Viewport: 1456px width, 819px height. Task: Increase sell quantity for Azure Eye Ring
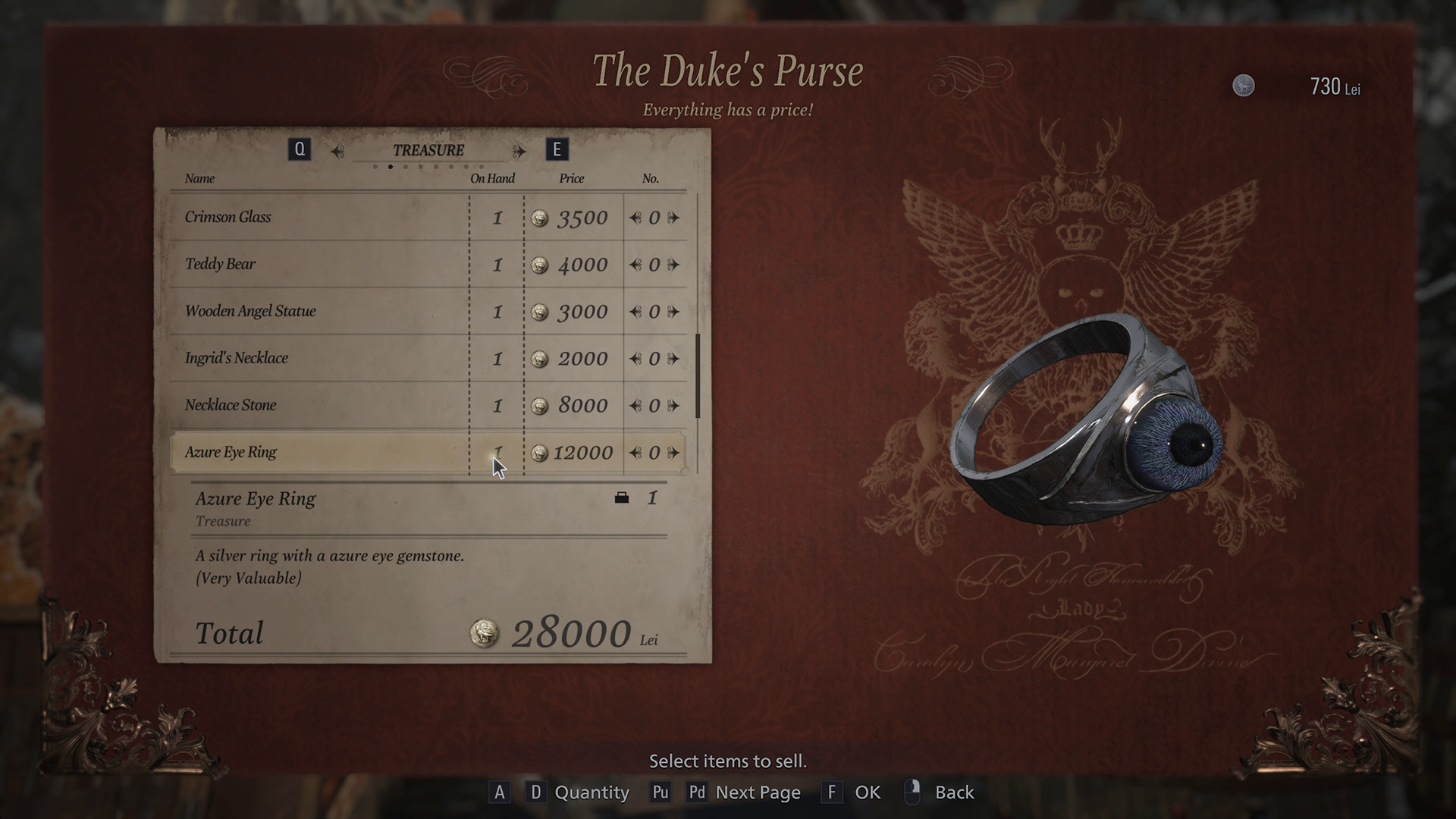[x=673, y=453]
